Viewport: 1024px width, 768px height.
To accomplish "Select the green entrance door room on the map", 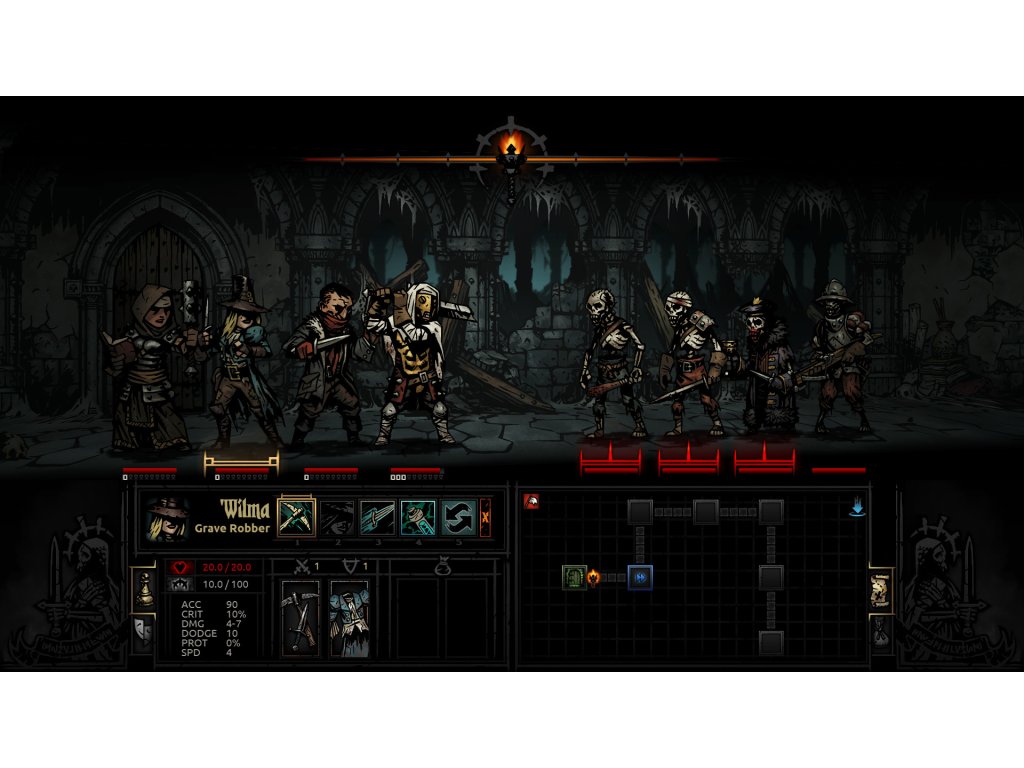I will (573, 577).
